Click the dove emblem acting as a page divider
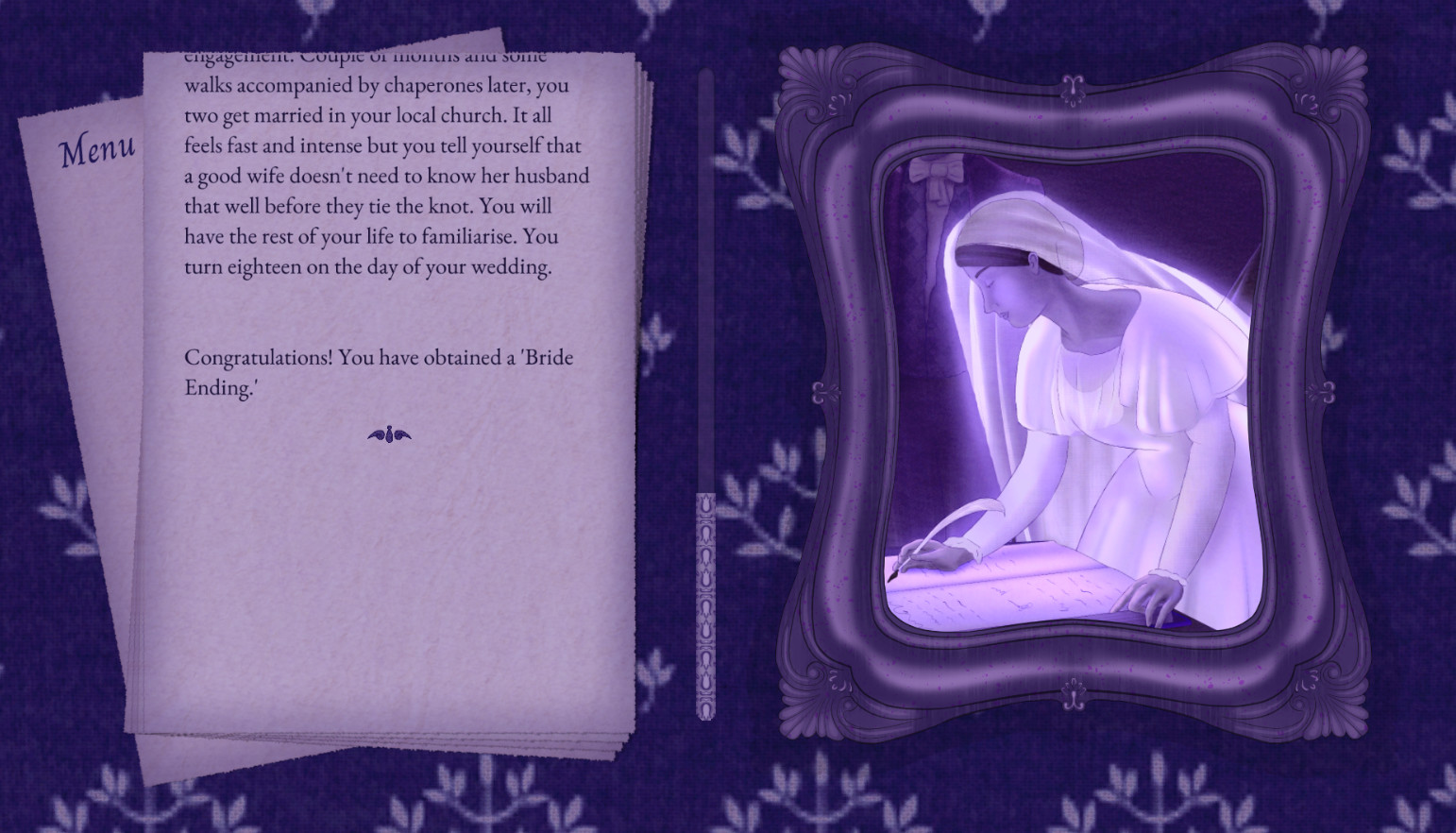This screenshot has height=833, width=1456. point(390,434)
